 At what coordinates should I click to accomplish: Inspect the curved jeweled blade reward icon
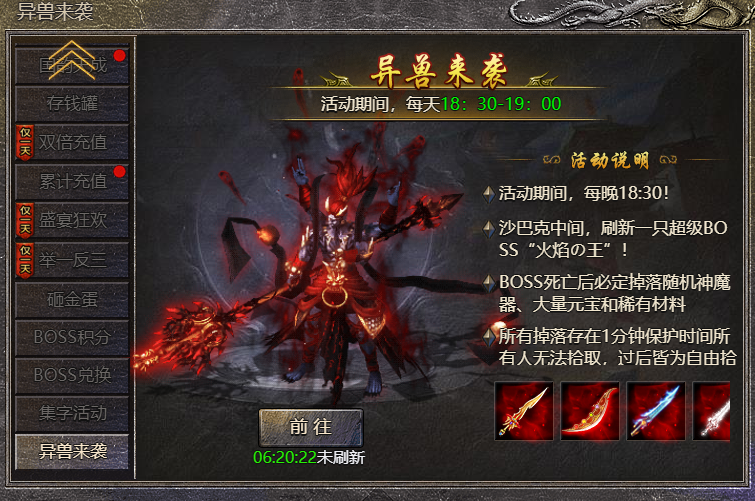click(590, 410)
